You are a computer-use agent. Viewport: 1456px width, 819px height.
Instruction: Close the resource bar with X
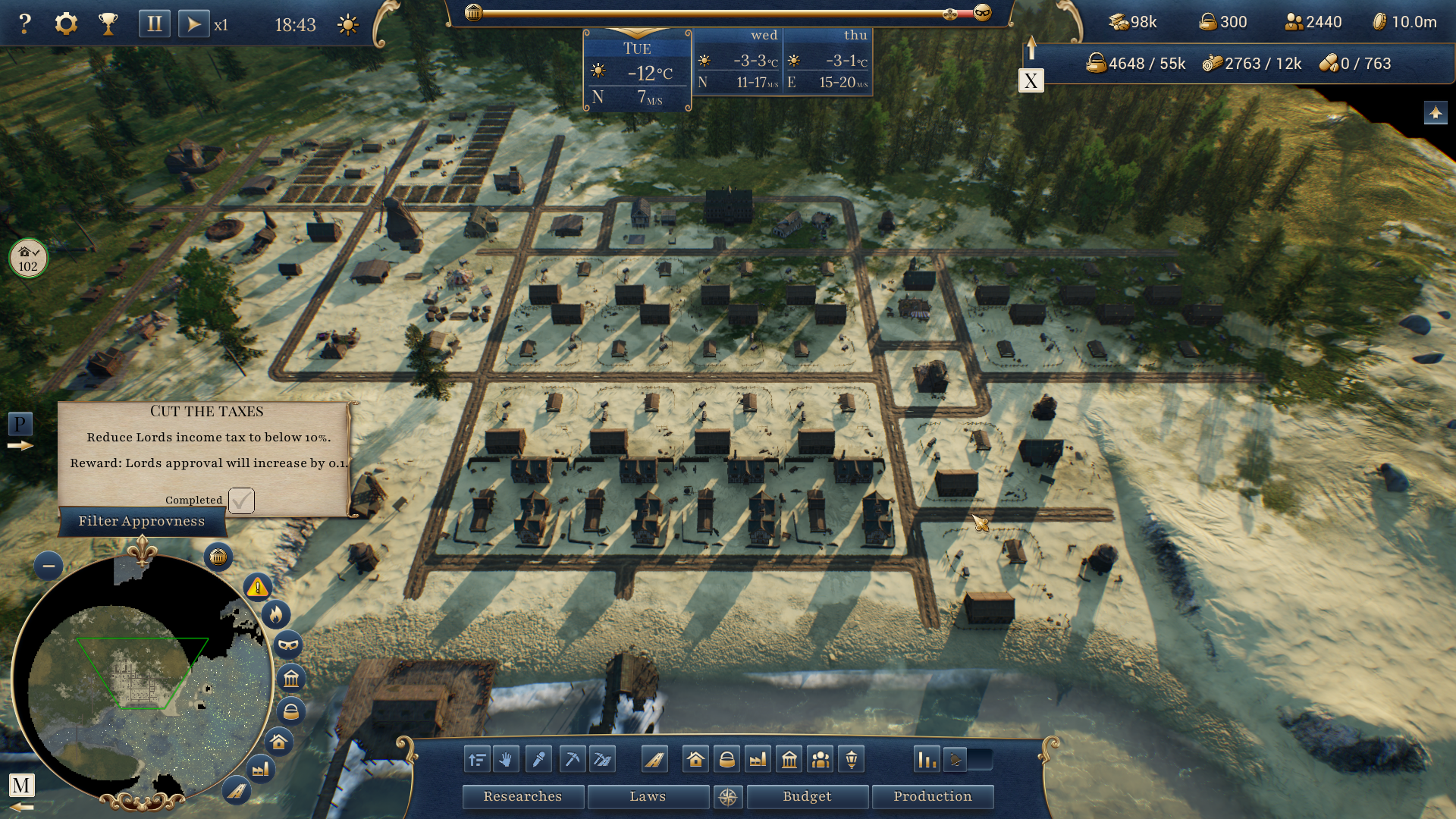[1031, 81]
